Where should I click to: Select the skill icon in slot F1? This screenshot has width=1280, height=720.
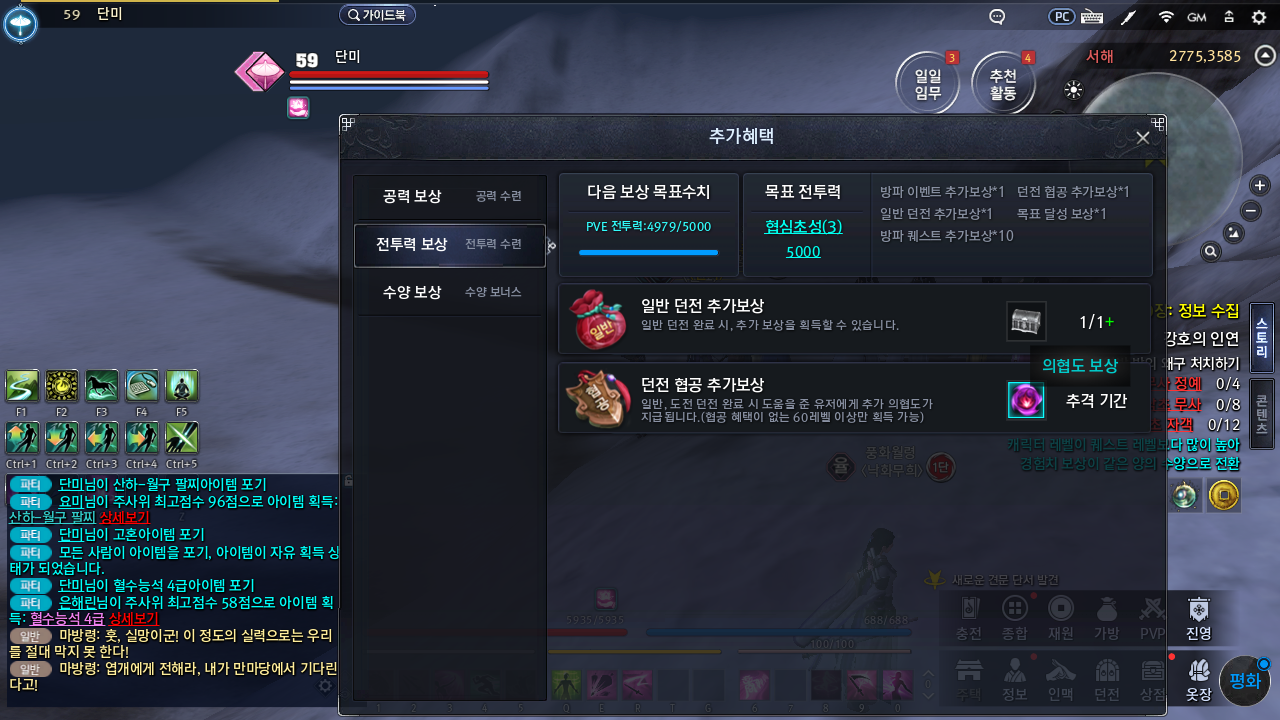(x=21, y=385)
